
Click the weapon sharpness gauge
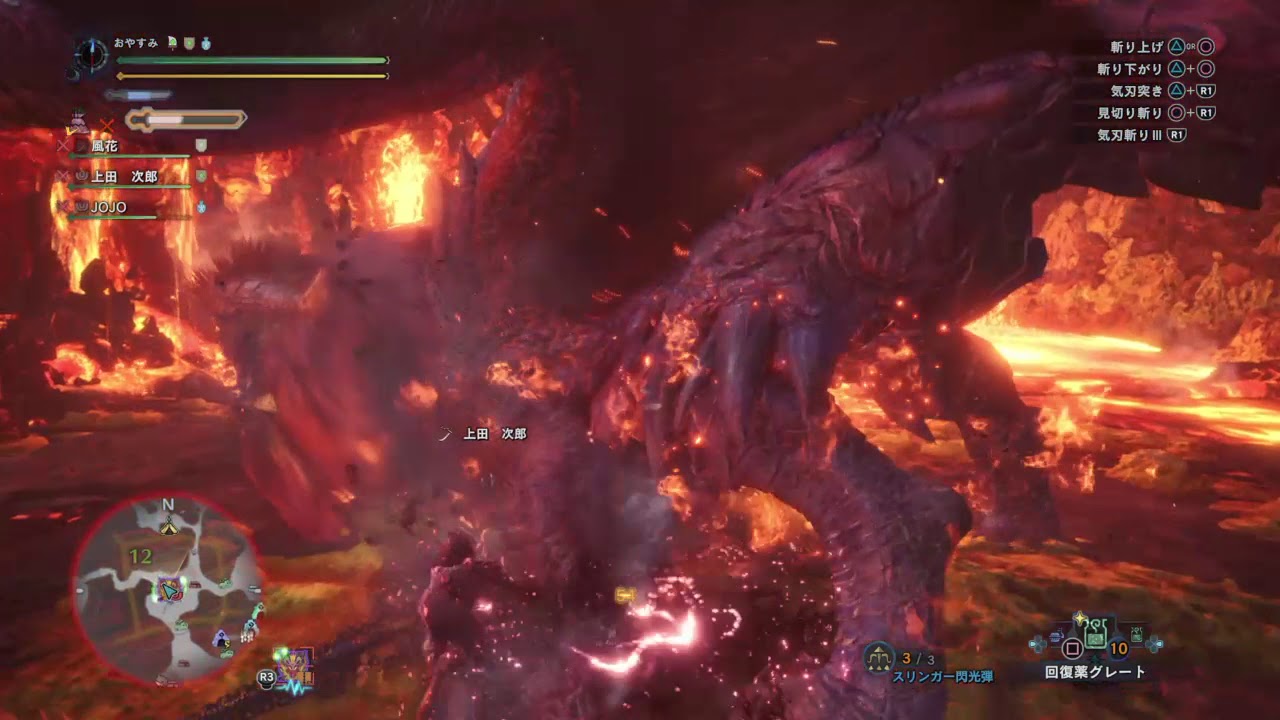186,120
